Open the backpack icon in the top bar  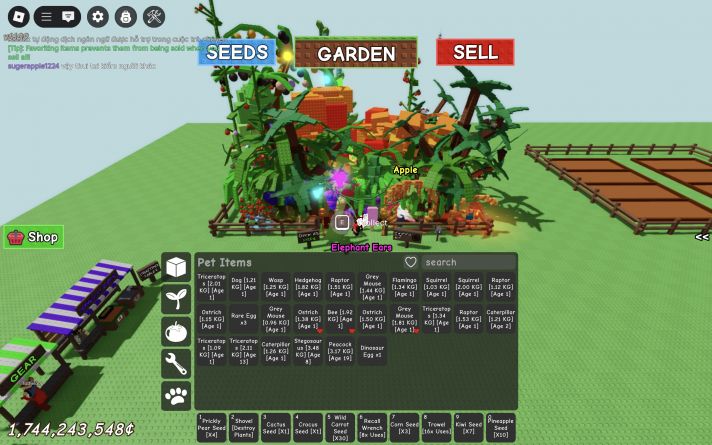coord(125,16)
